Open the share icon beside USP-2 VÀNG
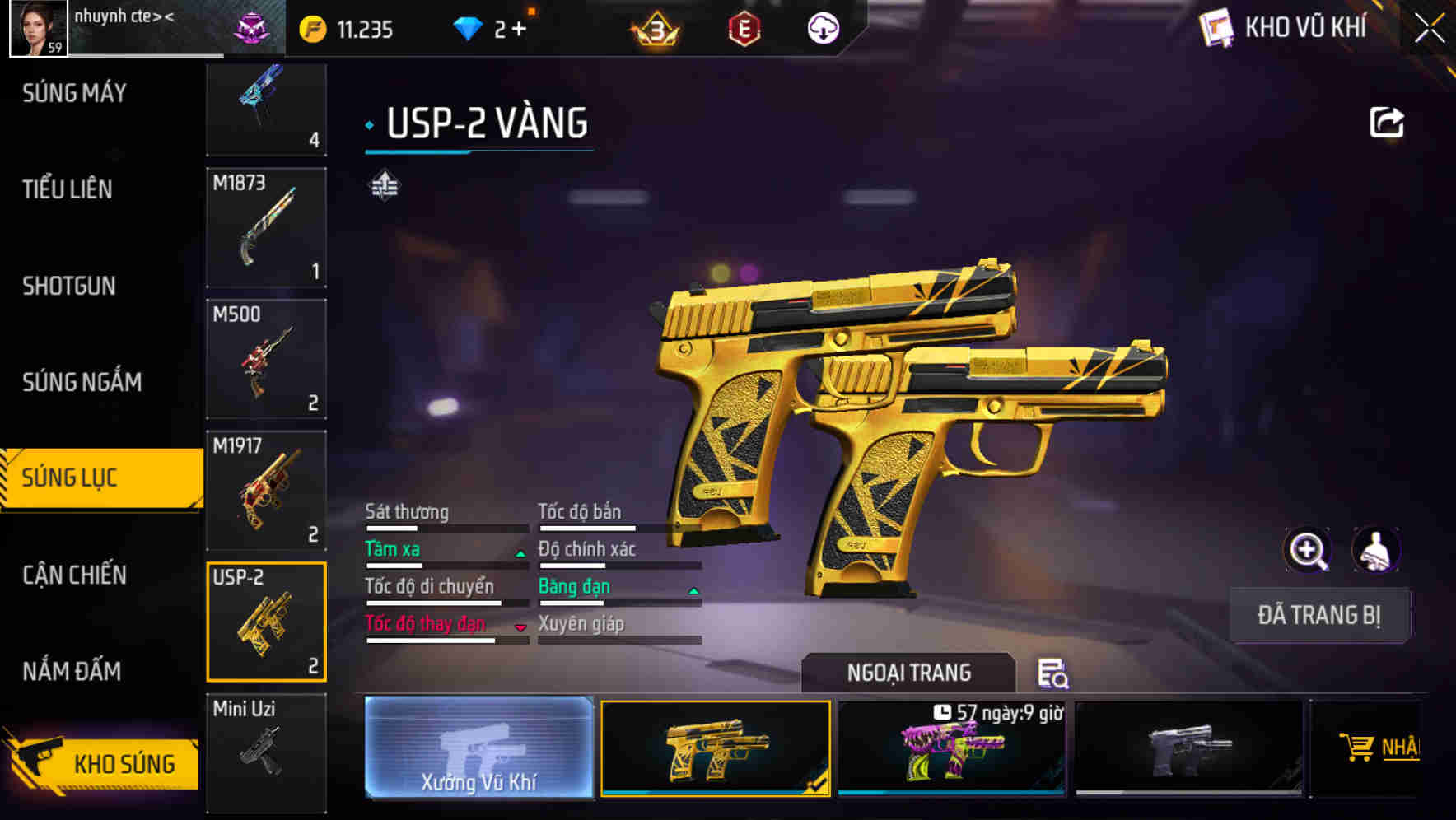Screen dimensions: 1456x820 [1387, 121]
